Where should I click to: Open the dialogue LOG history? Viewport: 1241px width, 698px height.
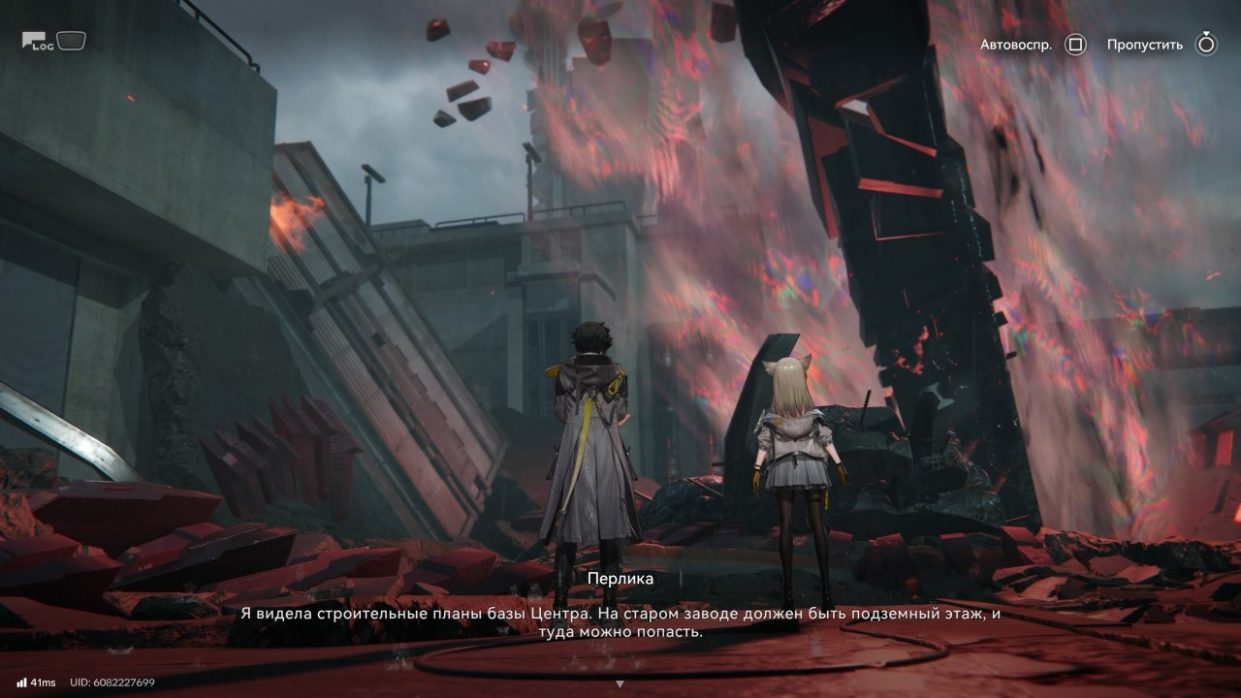pyautogui.click(x=38, y=41)
